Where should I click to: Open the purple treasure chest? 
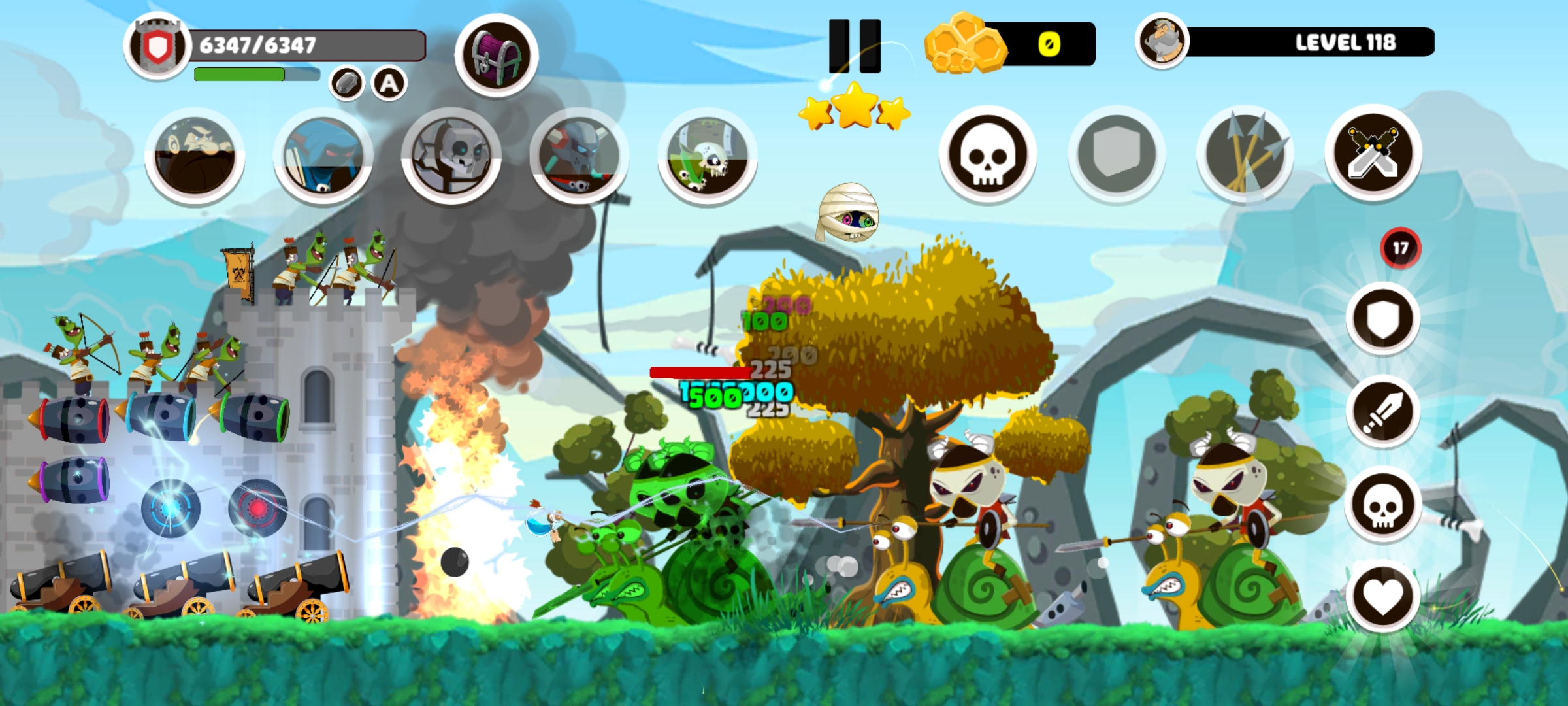497,56
